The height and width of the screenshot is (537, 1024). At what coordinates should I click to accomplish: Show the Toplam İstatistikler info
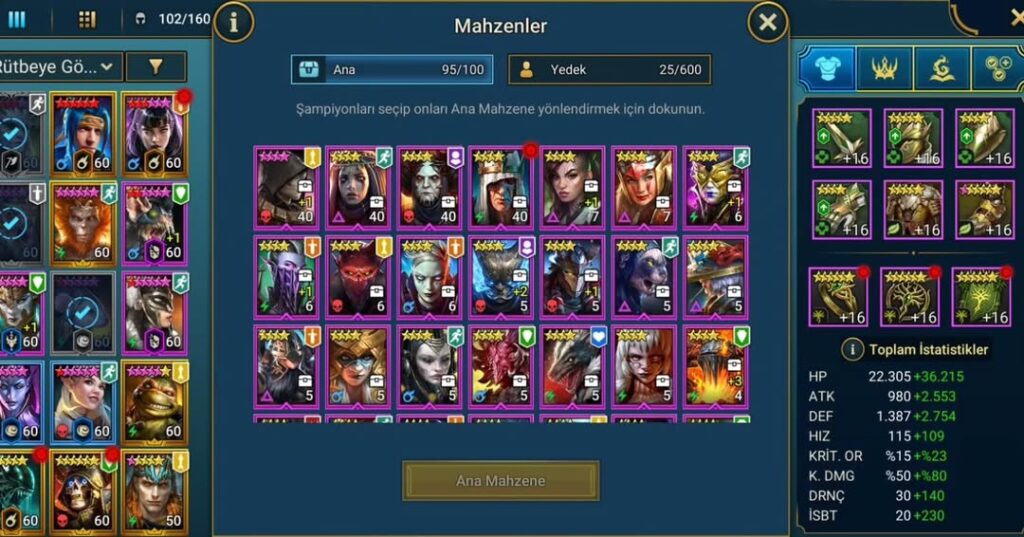[x=852, y=350]
